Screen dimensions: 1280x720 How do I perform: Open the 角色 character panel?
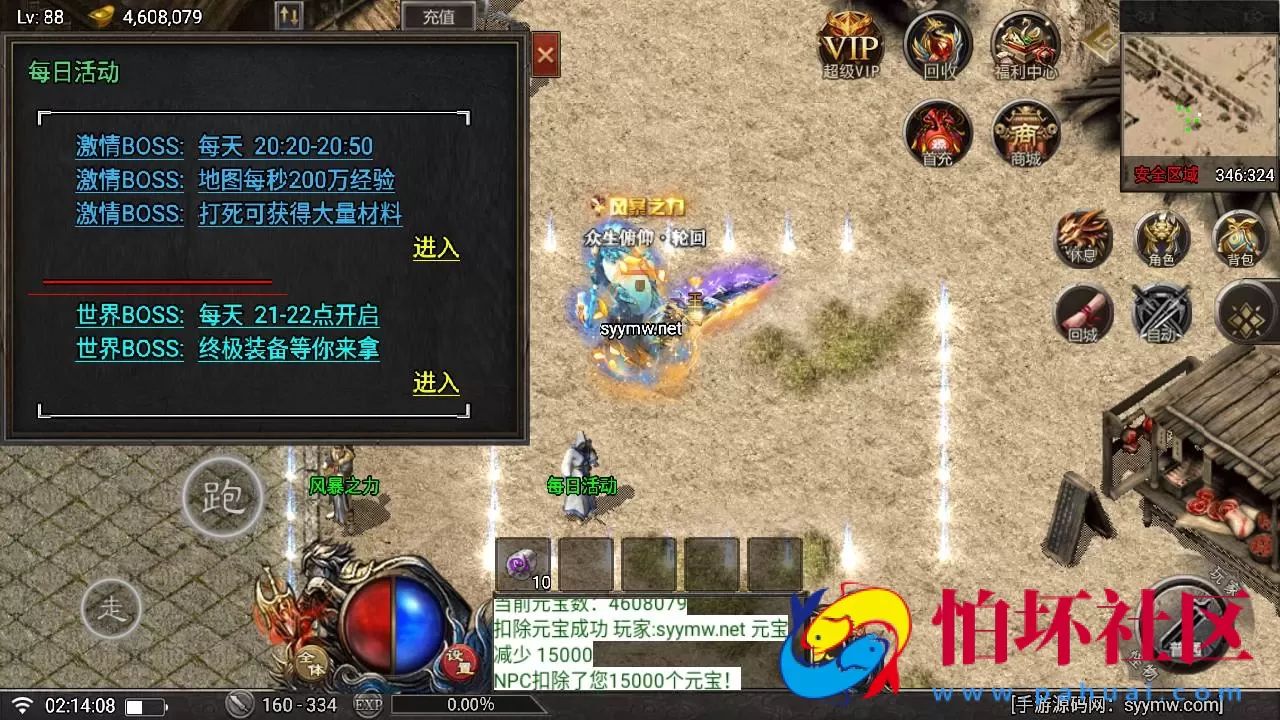[1161, 238]
